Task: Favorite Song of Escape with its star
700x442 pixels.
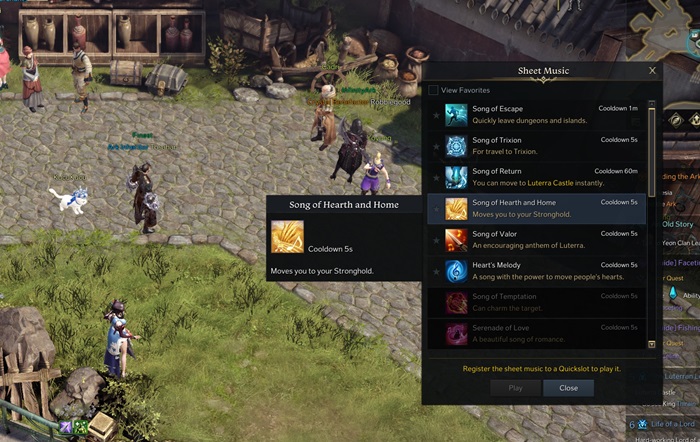Action: point(436,115)
